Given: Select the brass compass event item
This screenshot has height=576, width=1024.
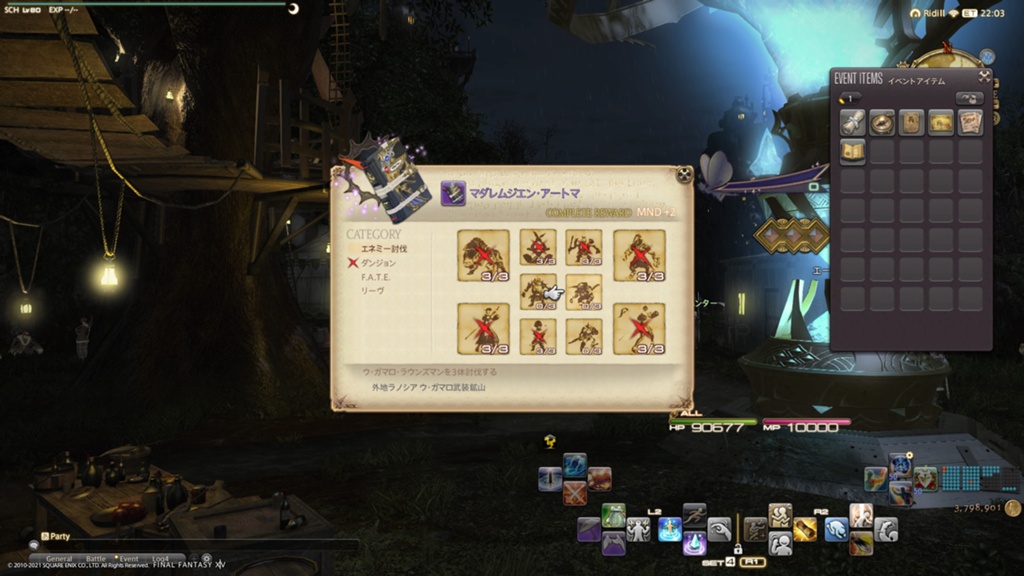Looking at the screenshot, I should (x=882, y=122).
